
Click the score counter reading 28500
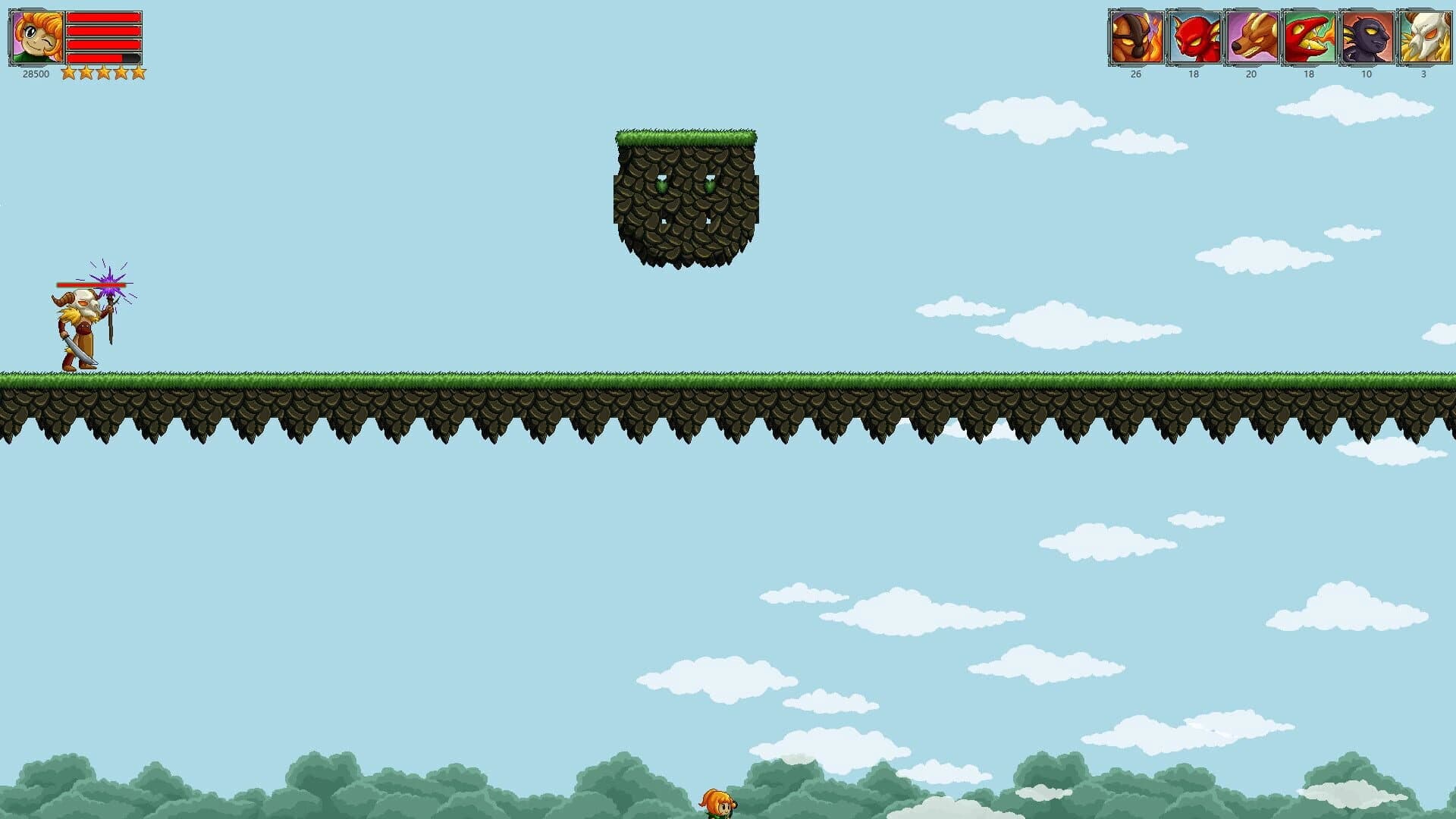pyautogui.click(x=34, y=74)
